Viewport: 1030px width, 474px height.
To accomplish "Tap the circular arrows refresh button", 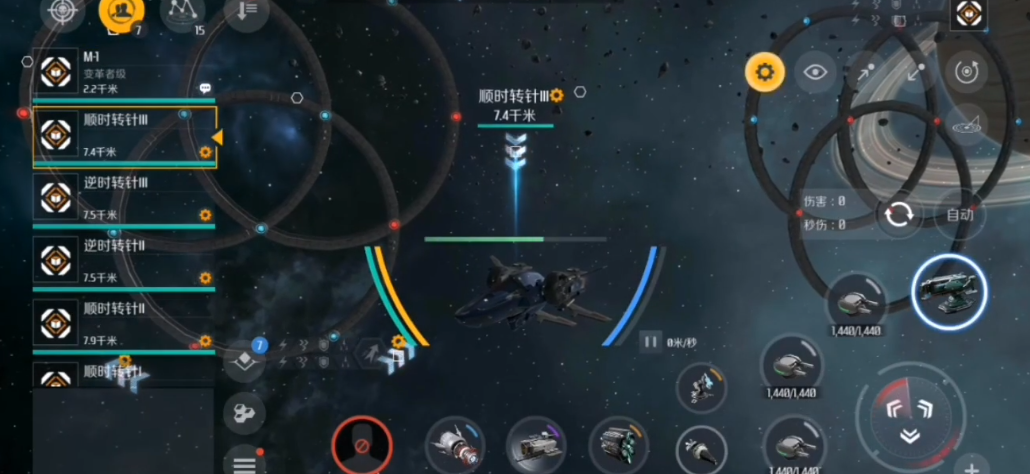I will point(898,215).
